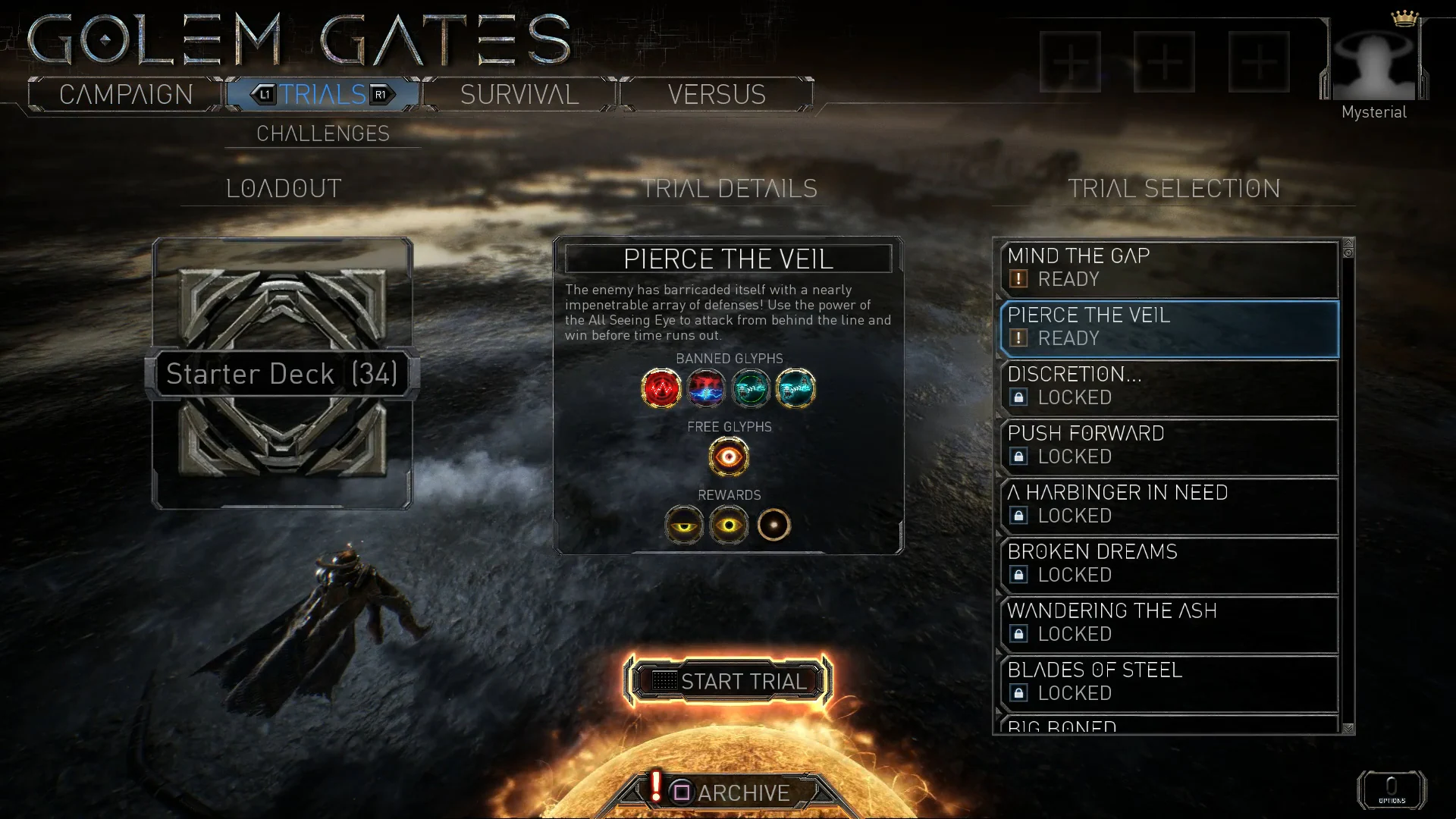This screenshot has height=819, width=1456.
Task: Click the Mysterial profile avatar with crown
Action: pyautogui.click(x=1373, y=61)
